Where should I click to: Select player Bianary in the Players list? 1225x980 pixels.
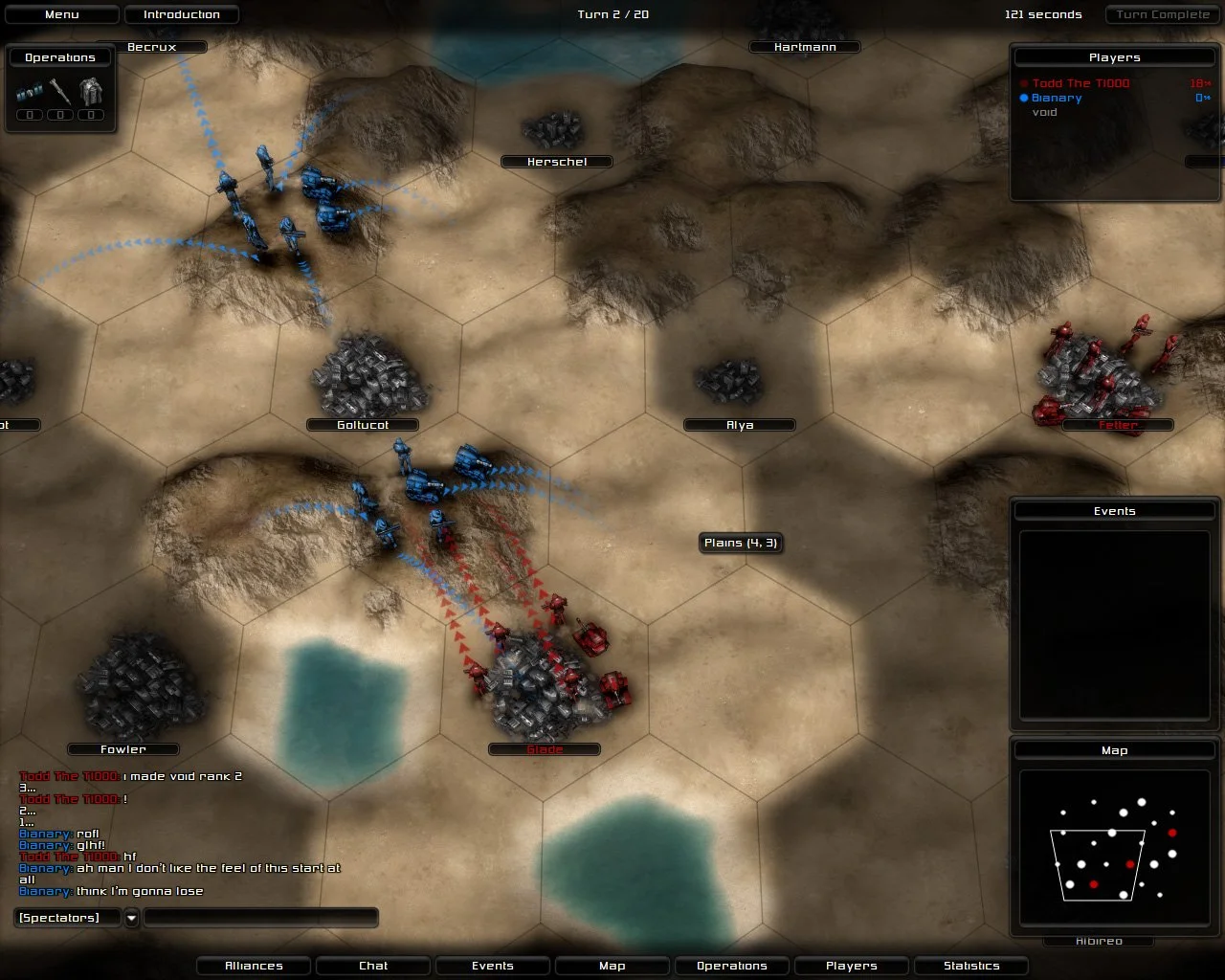point(1056,97)
